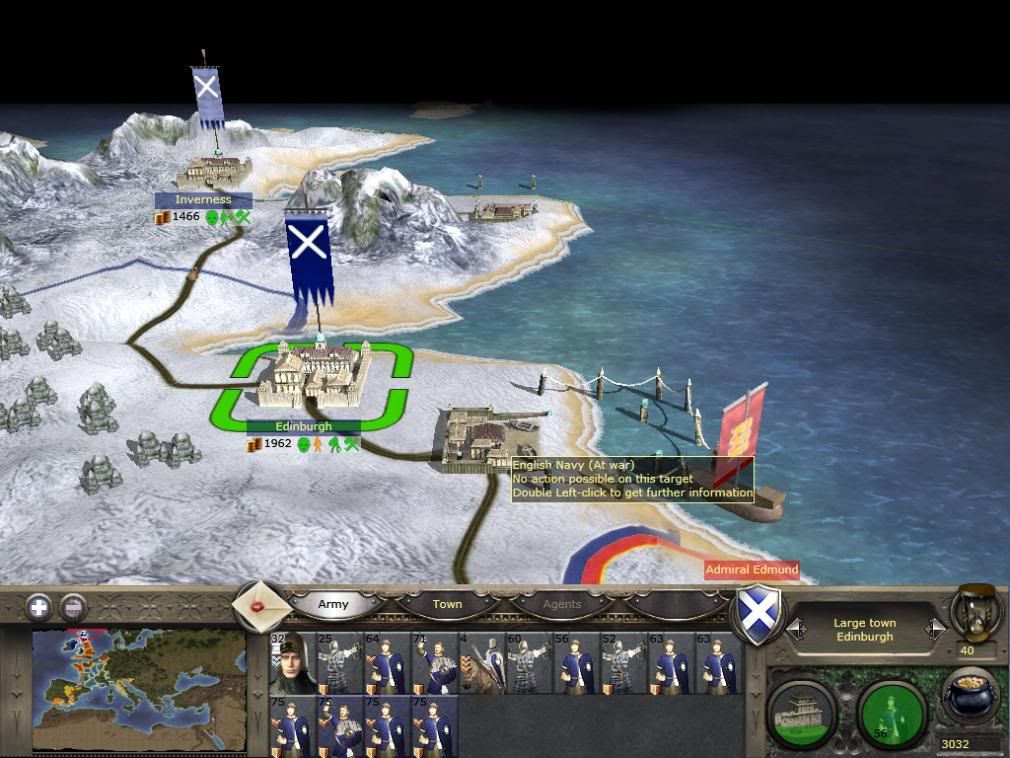1010x758 pixels.
Task: Zoom out the minimap with minus button
Action: tap(72, 606)
